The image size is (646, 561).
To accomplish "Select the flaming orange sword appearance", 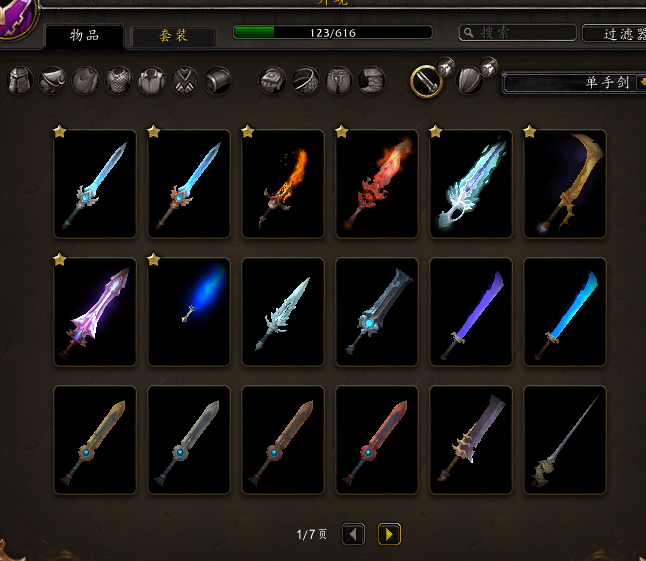I will pos(283,184).
